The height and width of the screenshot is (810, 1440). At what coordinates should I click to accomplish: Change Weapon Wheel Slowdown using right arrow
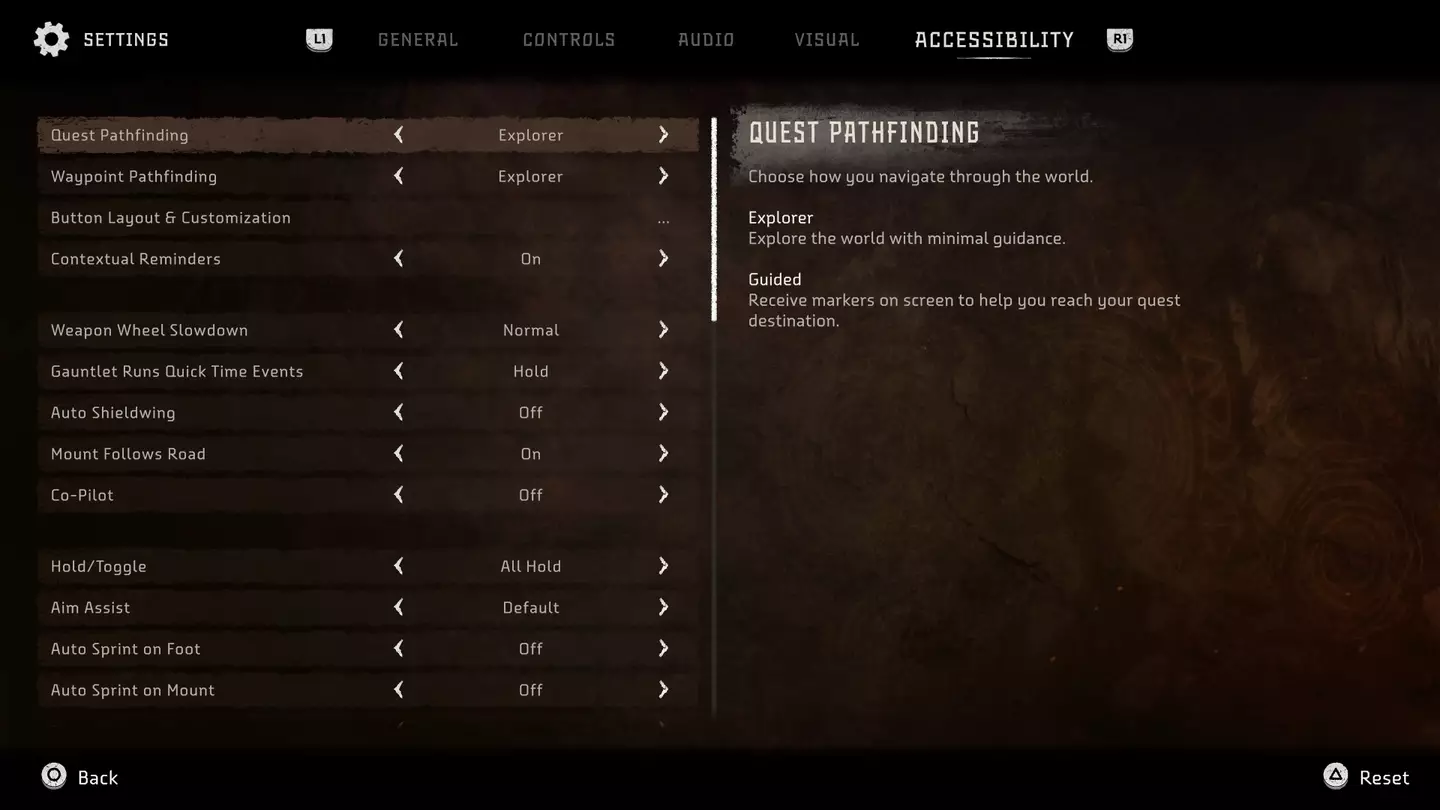663,330
